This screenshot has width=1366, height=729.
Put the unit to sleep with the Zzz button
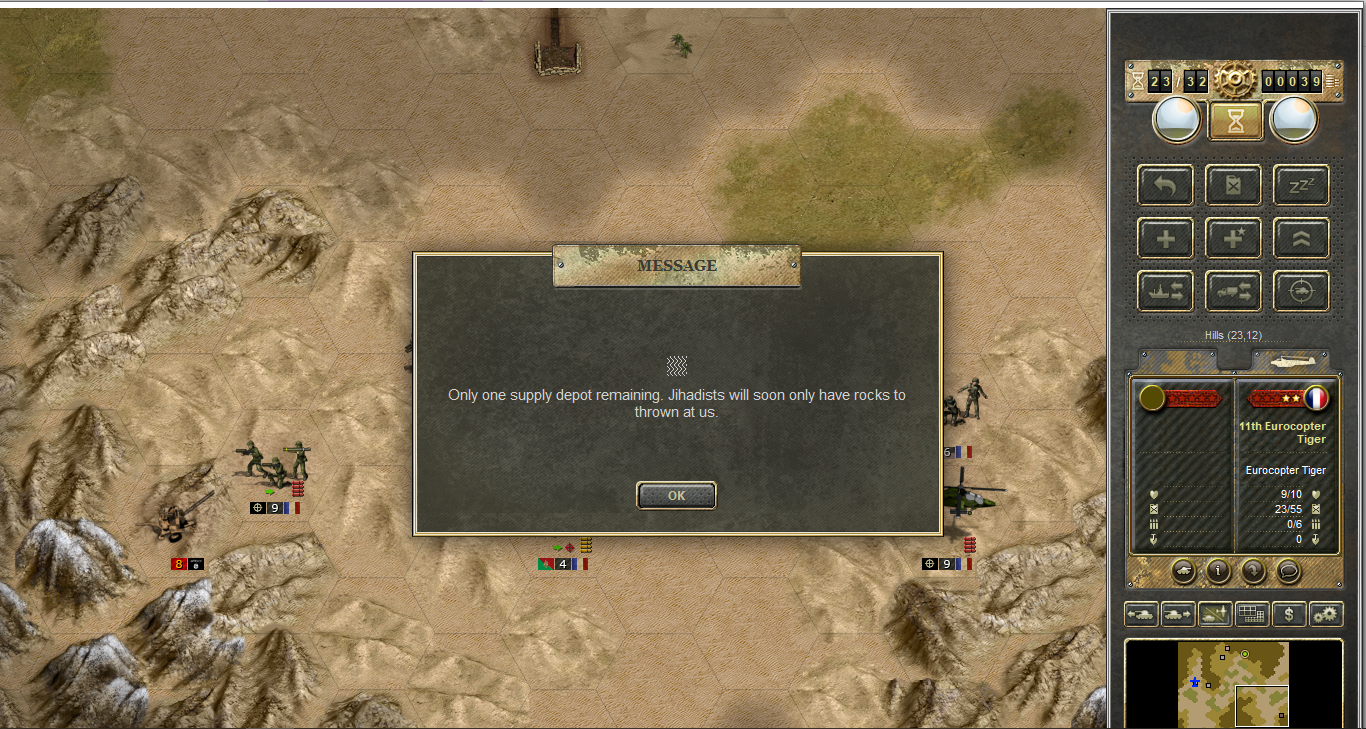pos(1301,185)
